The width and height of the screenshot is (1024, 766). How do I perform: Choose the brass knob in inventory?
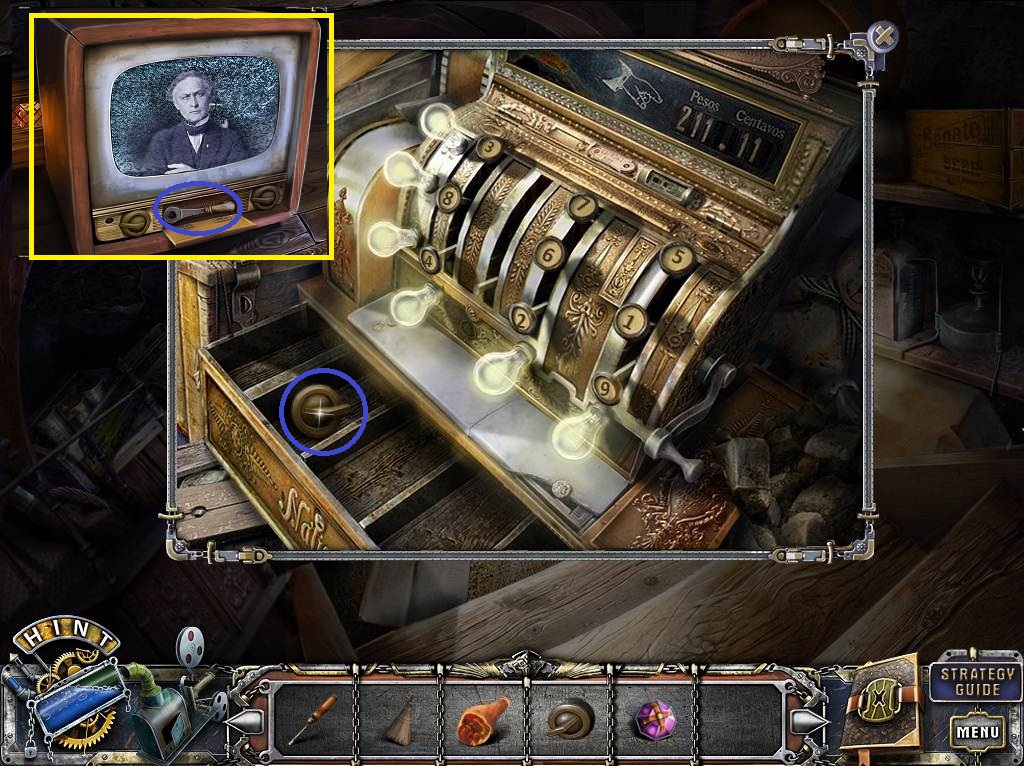pyautogui.click(x=569, y=720)
